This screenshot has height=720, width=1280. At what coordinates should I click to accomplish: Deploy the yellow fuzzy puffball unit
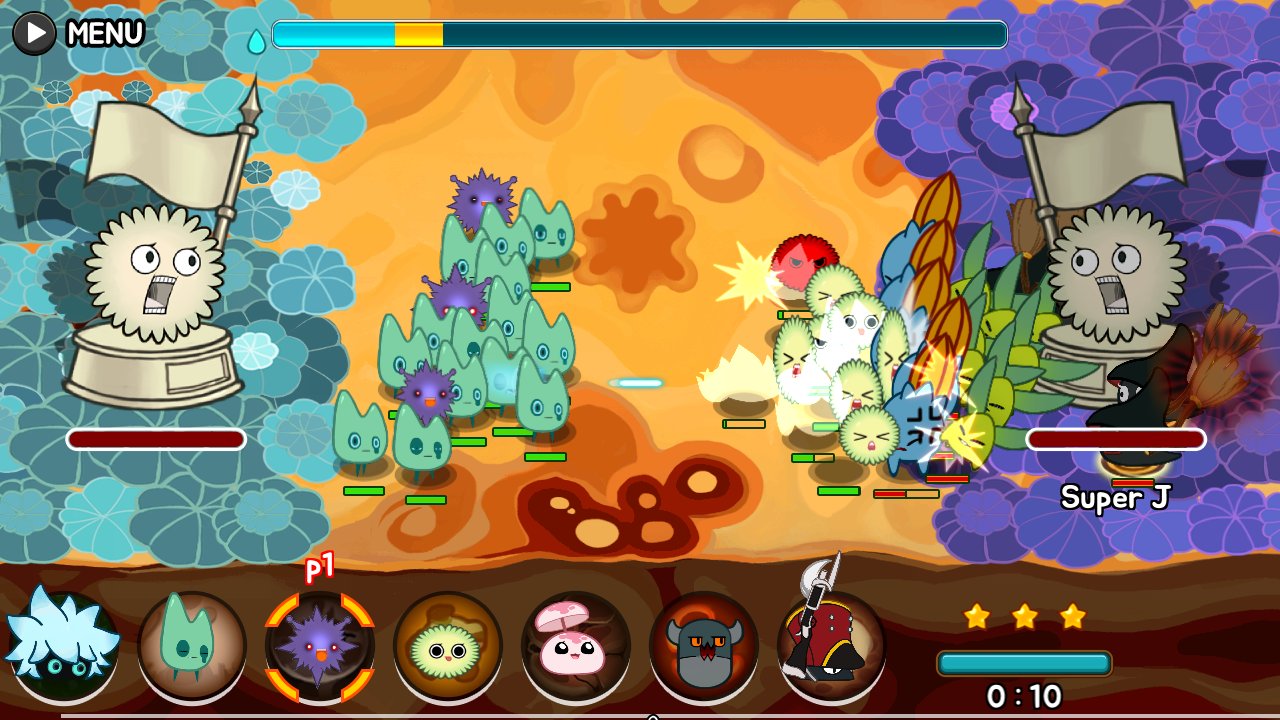[x=448, y=645]
